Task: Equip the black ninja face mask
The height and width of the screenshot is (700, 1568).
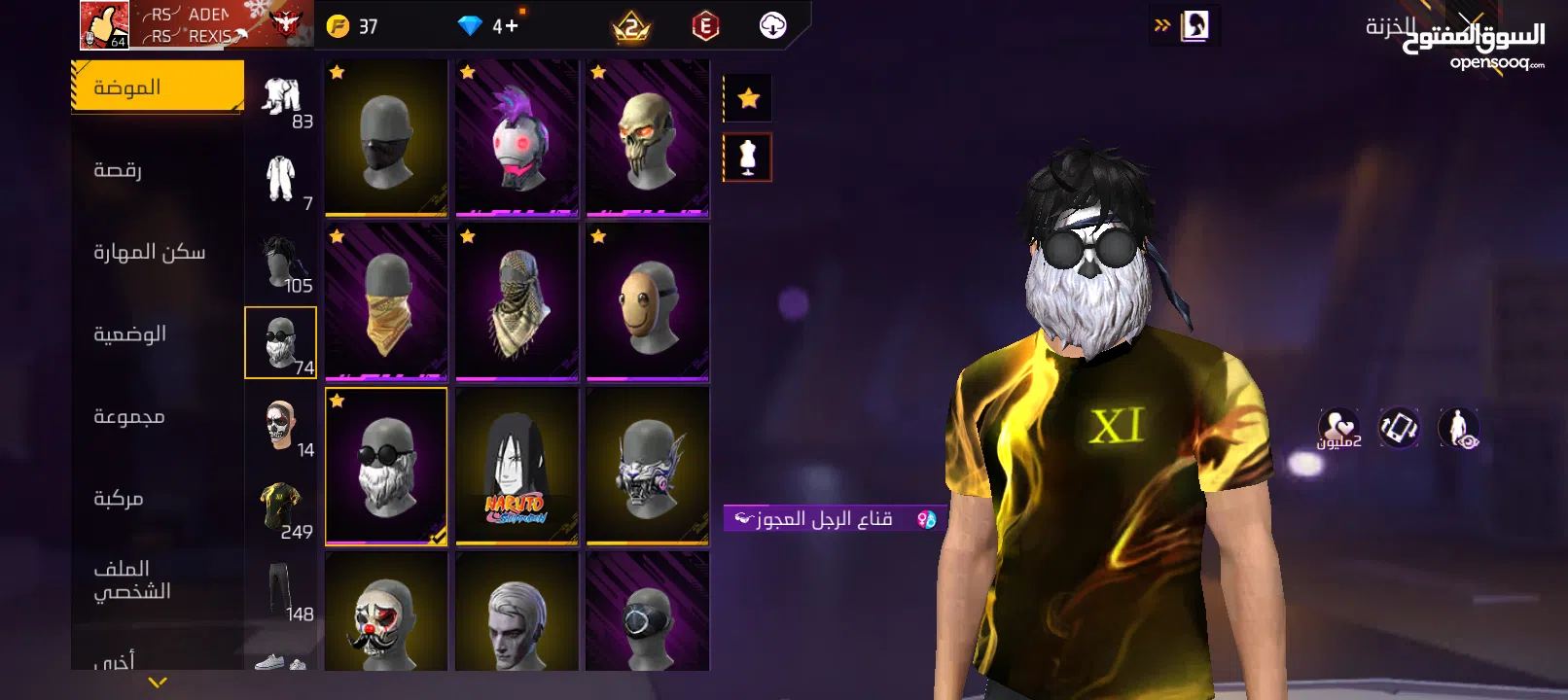Action: (x=386, y=138)
